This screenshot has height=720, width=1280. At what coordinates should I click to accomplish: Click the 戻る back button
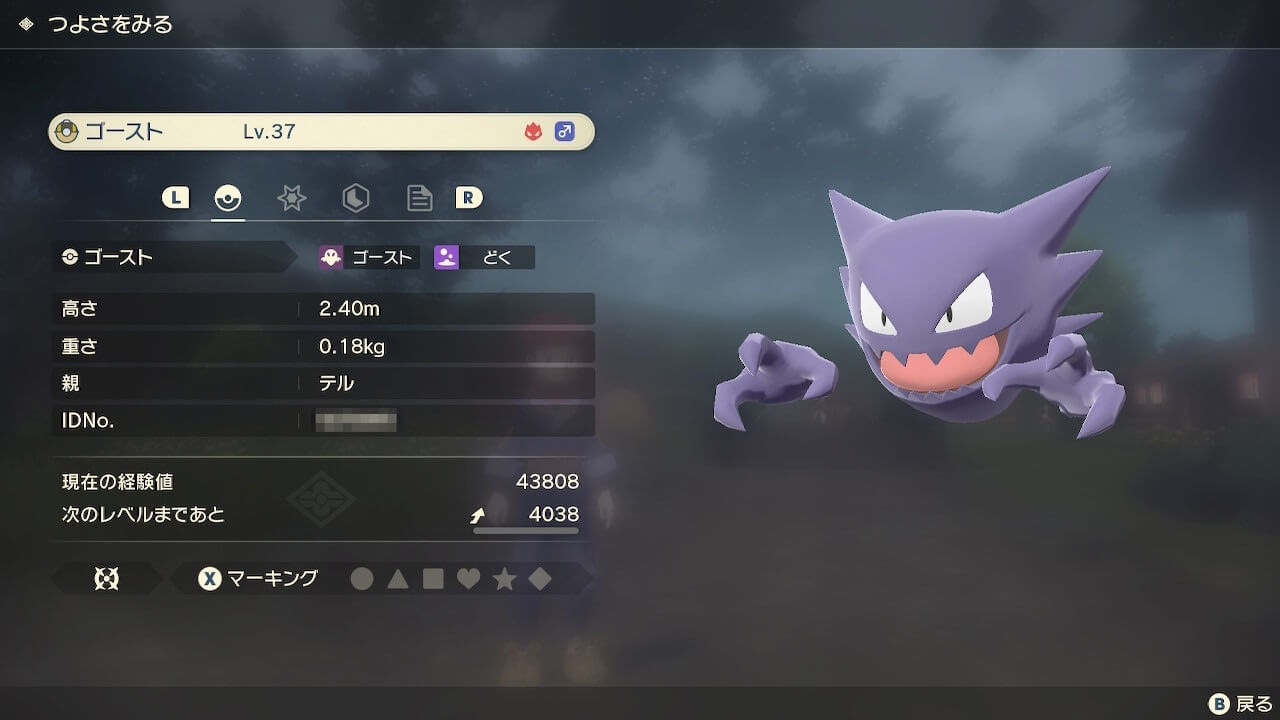1240,703
